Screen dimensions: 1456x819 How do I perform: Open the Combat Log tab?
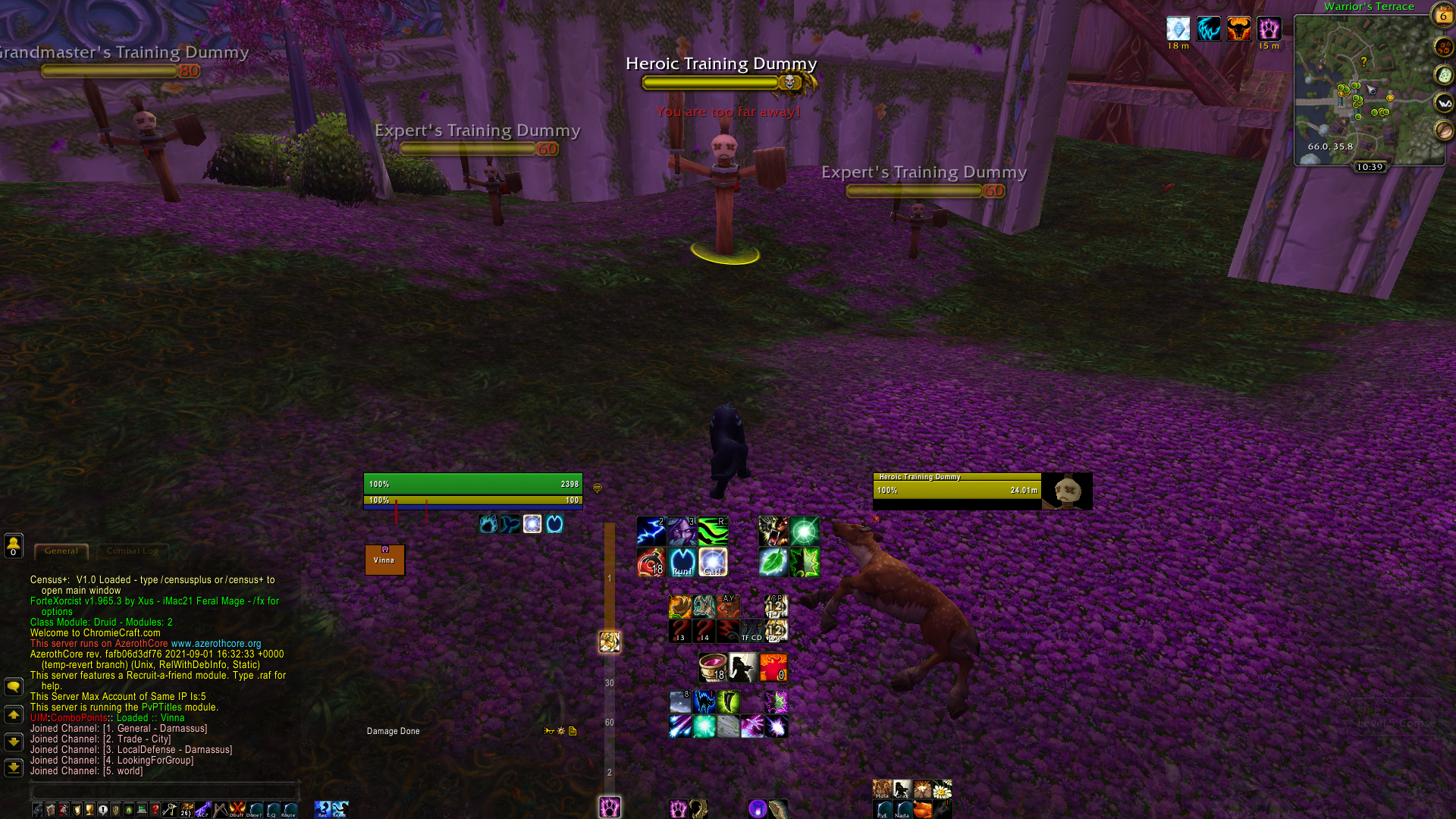132,551
